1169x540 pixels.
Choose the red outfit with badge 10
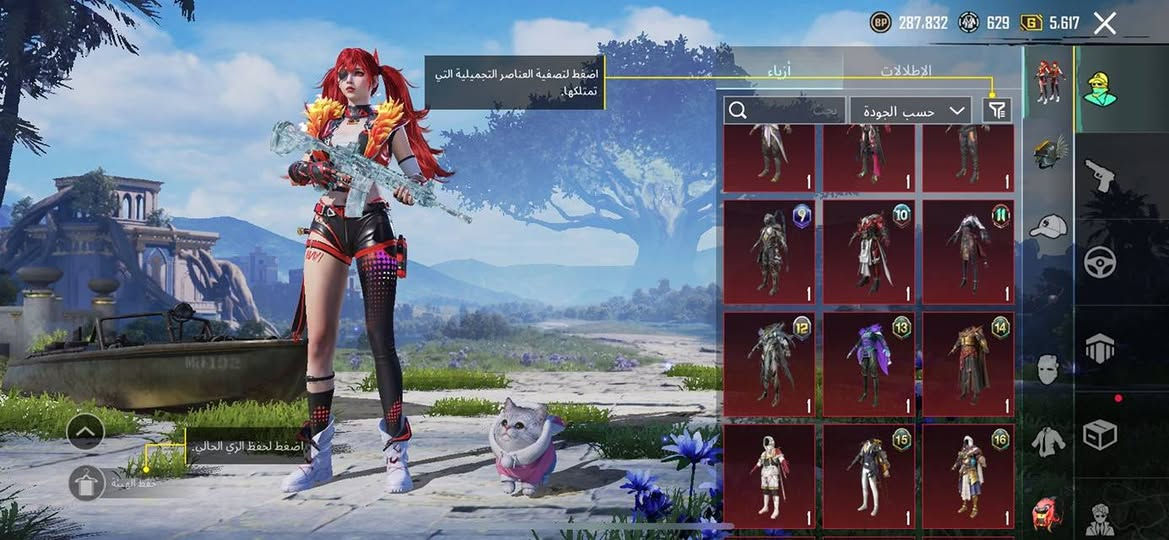tap(868, 252)
